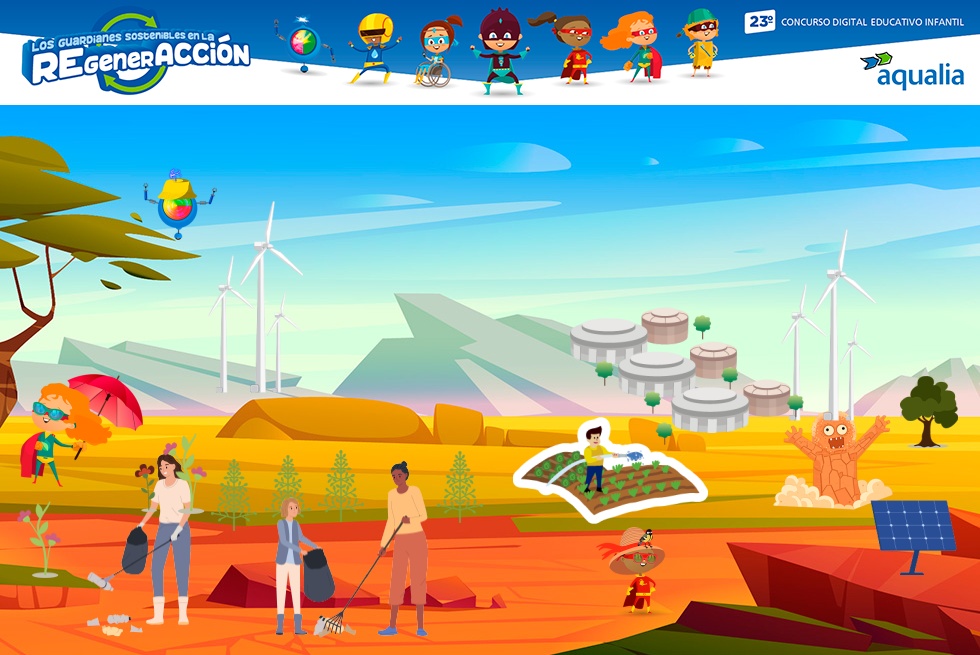The width and height of the screenshot is (980, 655).
Task: Visit the aqualia logo link
Action: [911, 71]
